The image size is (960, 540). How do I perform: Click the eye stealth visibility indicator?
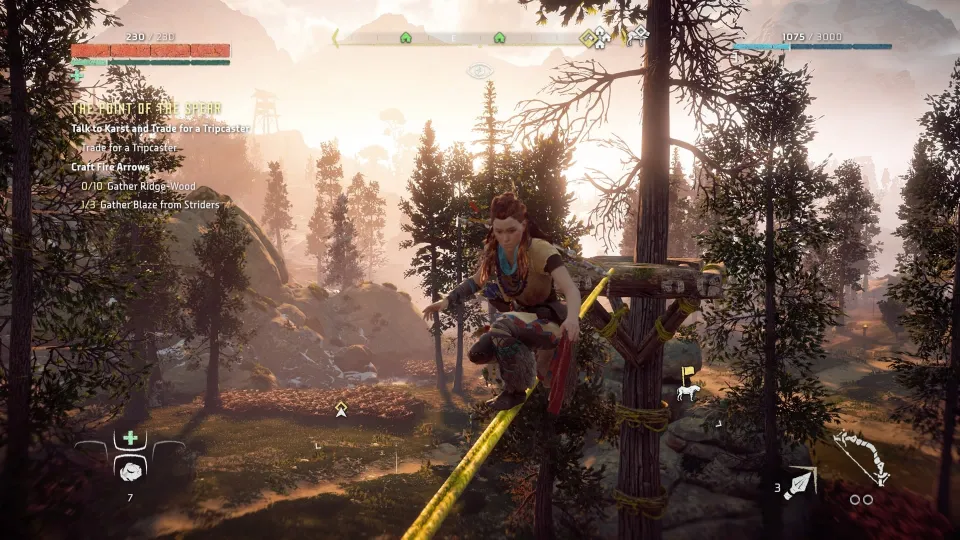click(480, 71)
